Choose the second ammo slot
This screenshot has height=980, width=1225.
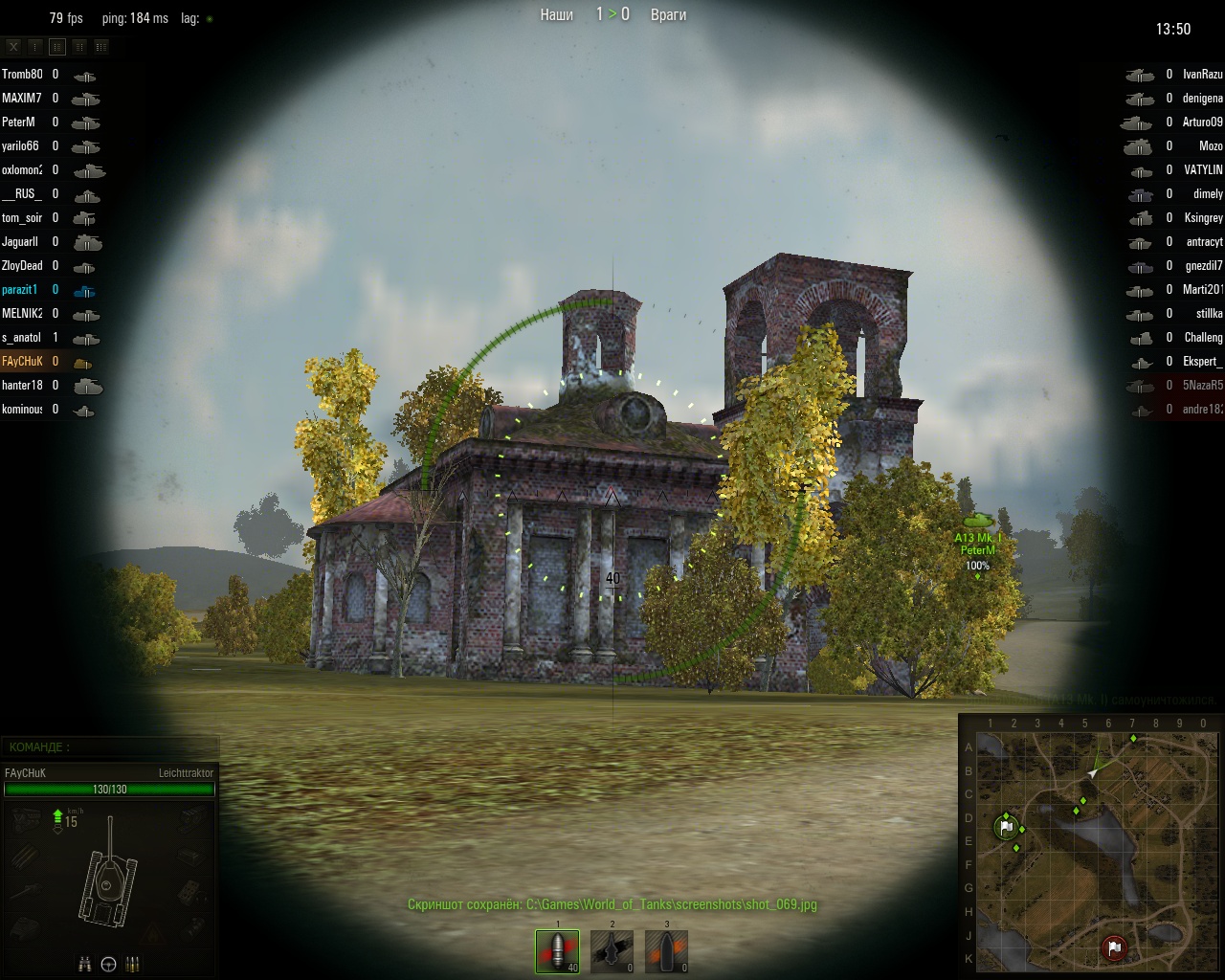click(x=612, y=950)
